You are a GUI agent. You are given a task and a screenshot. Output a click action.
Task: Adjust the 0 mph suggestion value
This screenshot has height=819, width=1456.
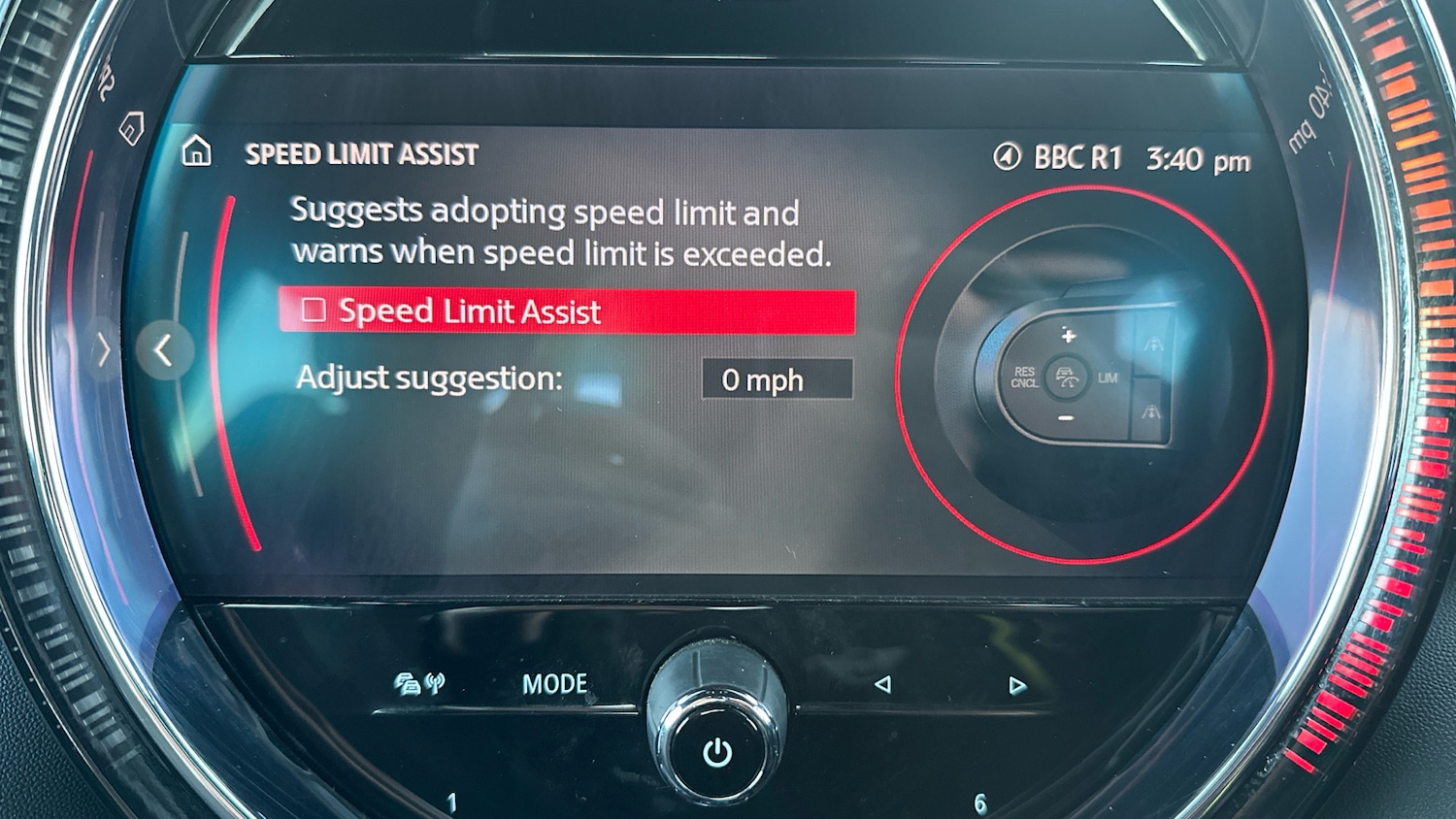(777, 379)
